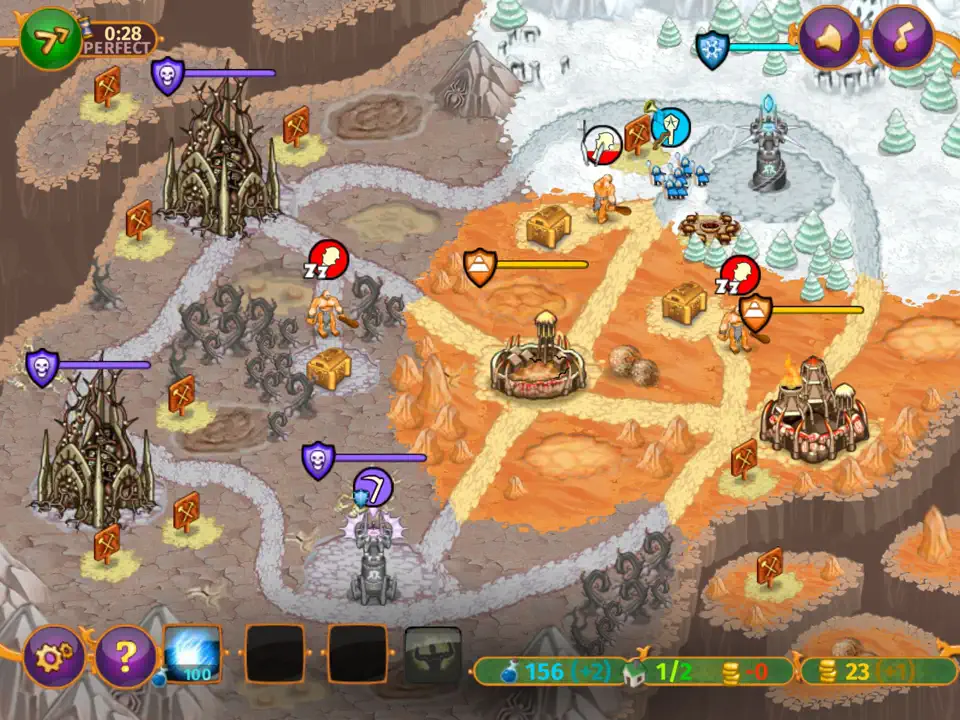Cast the blue spell costing 100 mana
Viewport: 960px width, 720px height.
192,654
